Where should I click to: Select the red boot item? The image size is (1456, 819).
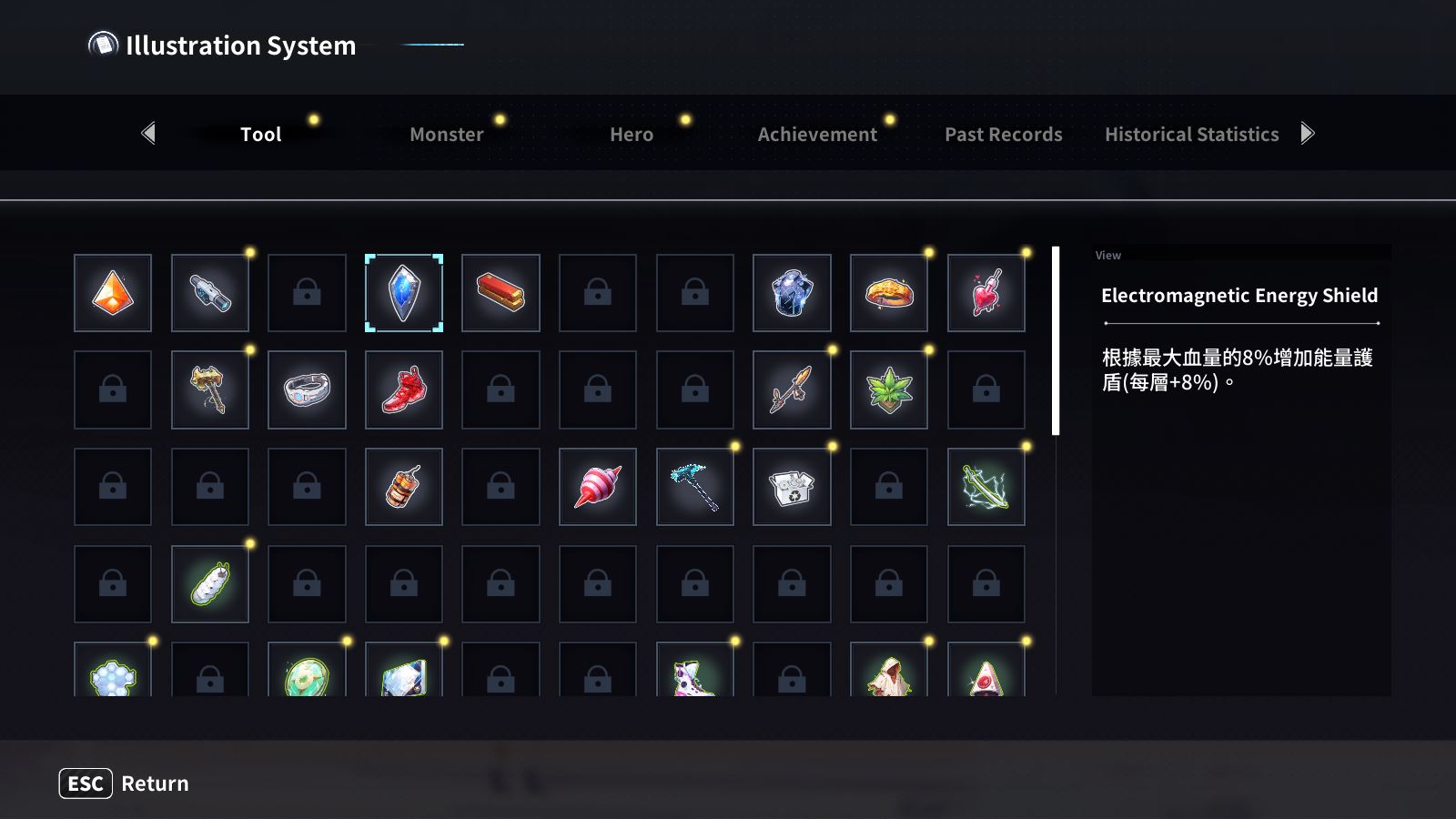tap(404, 390)
